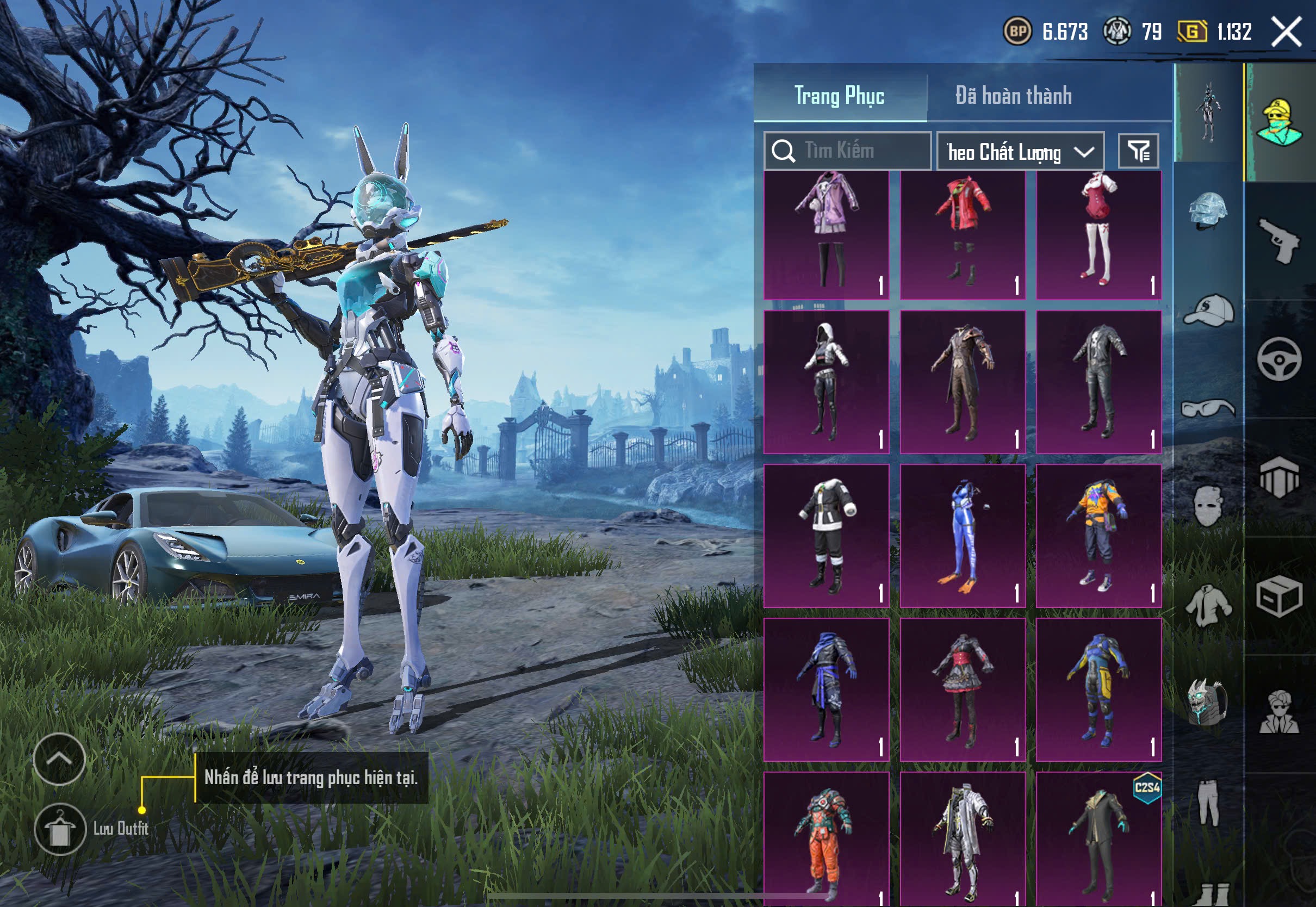Screen dimensions: 1316x907
Task: Open the filter funnel button
Action: pyautogui.click(x=1138, y=151)
